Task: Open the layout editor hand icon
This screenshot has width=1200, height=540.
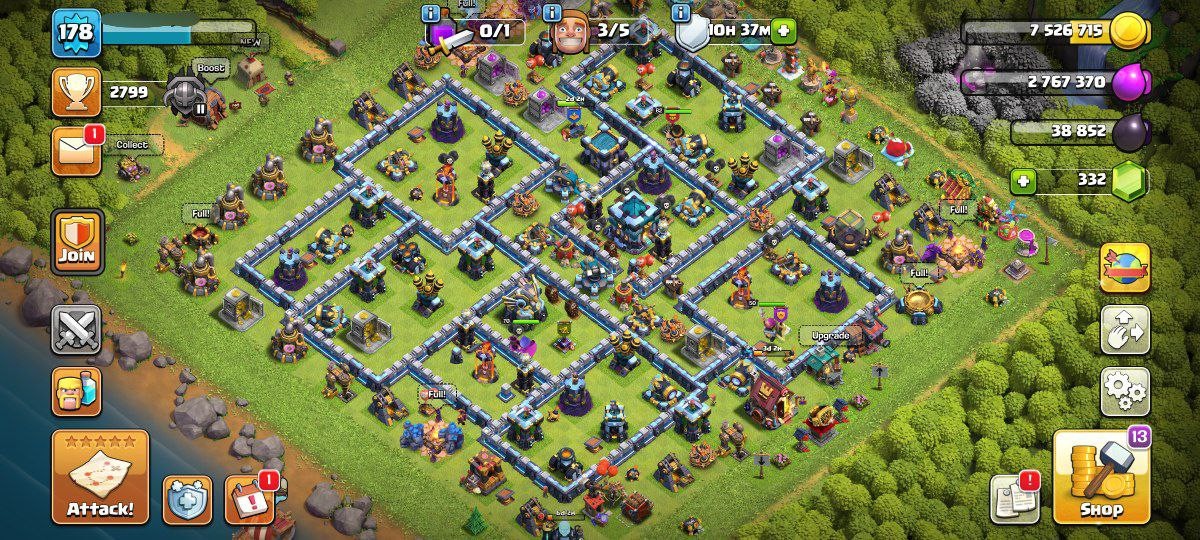Action: [x=1124, y=330]
